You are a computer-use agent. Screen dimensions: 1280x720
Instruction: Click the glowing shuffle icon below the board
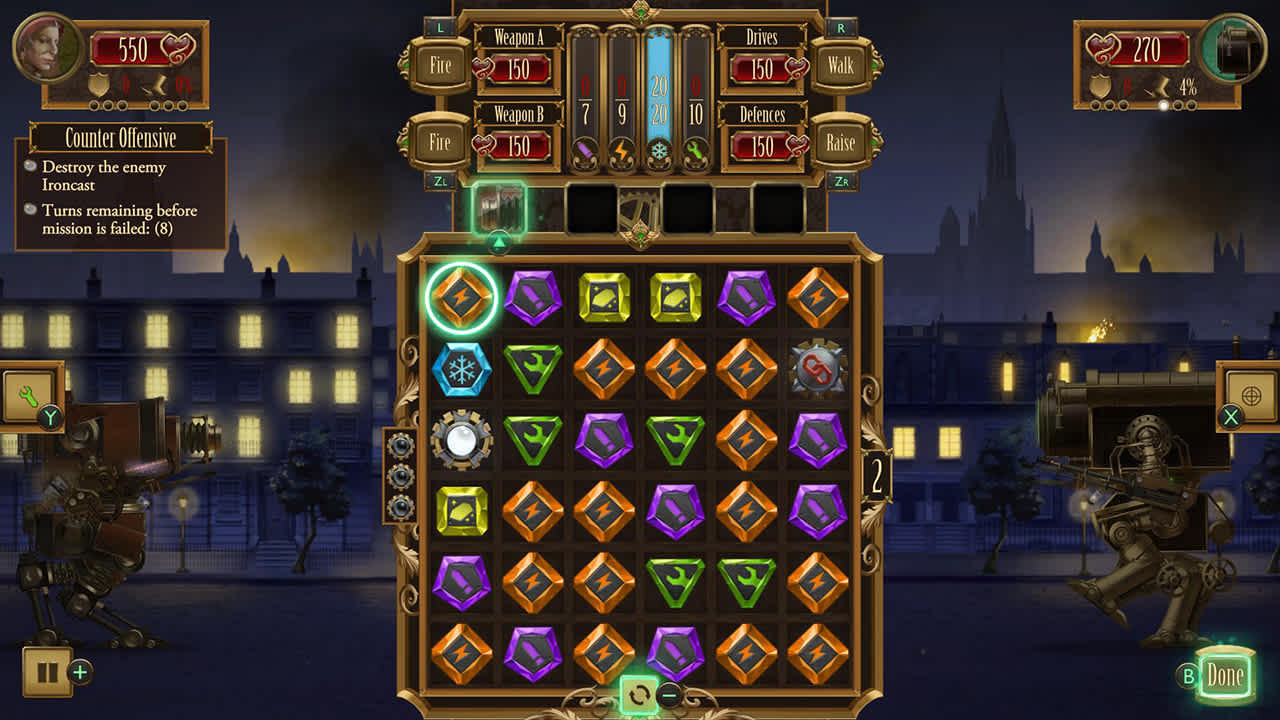(641, 692)
